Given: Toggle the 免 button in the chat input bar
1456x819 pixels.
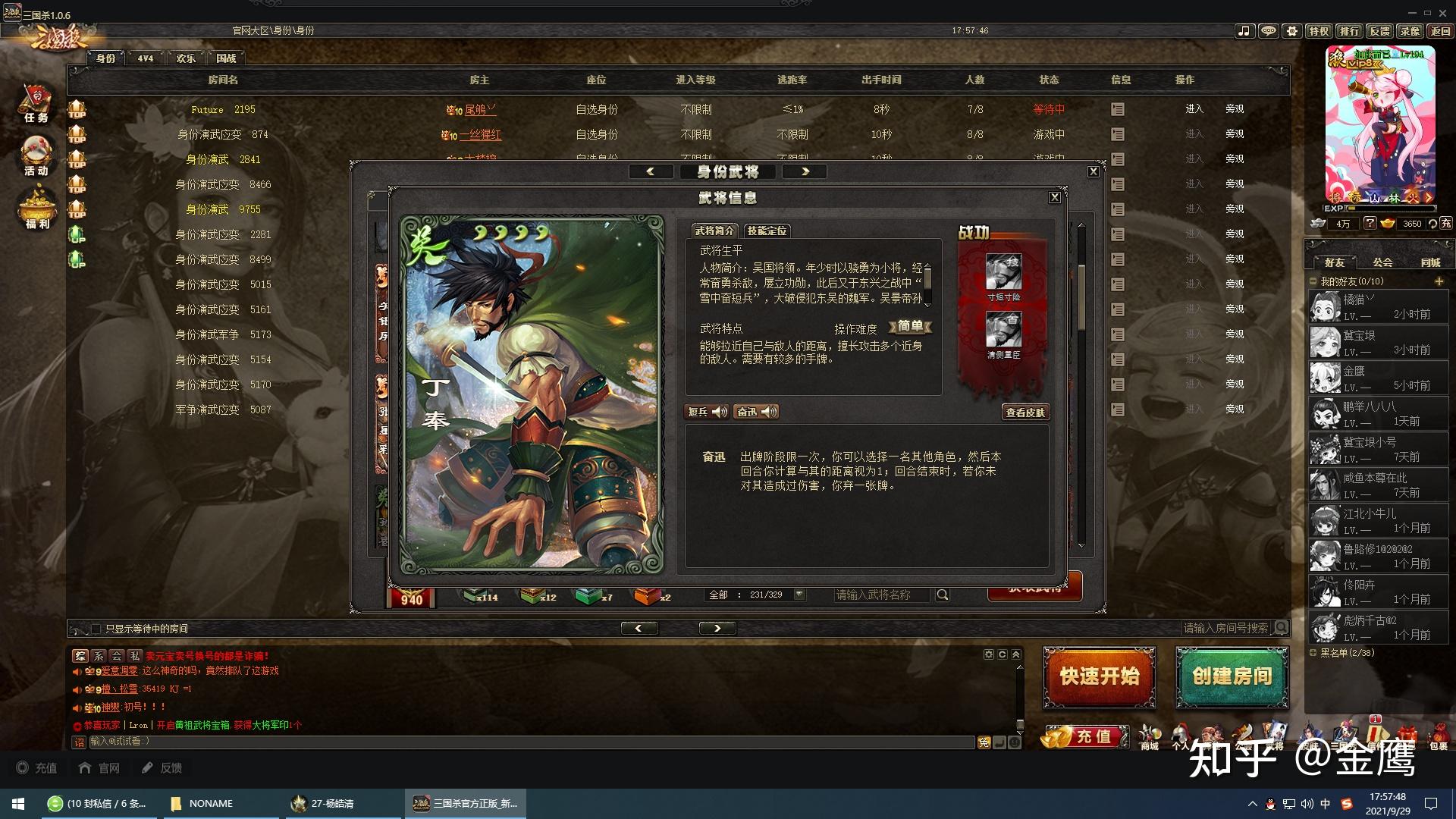Looking at the screenshot, I should (983, 742).
